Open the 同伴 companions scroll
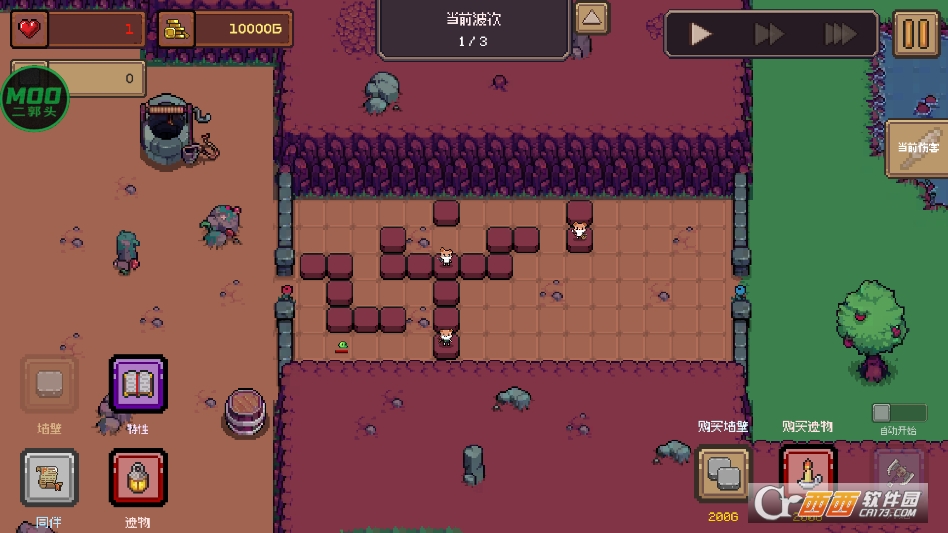This screenshot has width=948, height=533. (49, 478)
